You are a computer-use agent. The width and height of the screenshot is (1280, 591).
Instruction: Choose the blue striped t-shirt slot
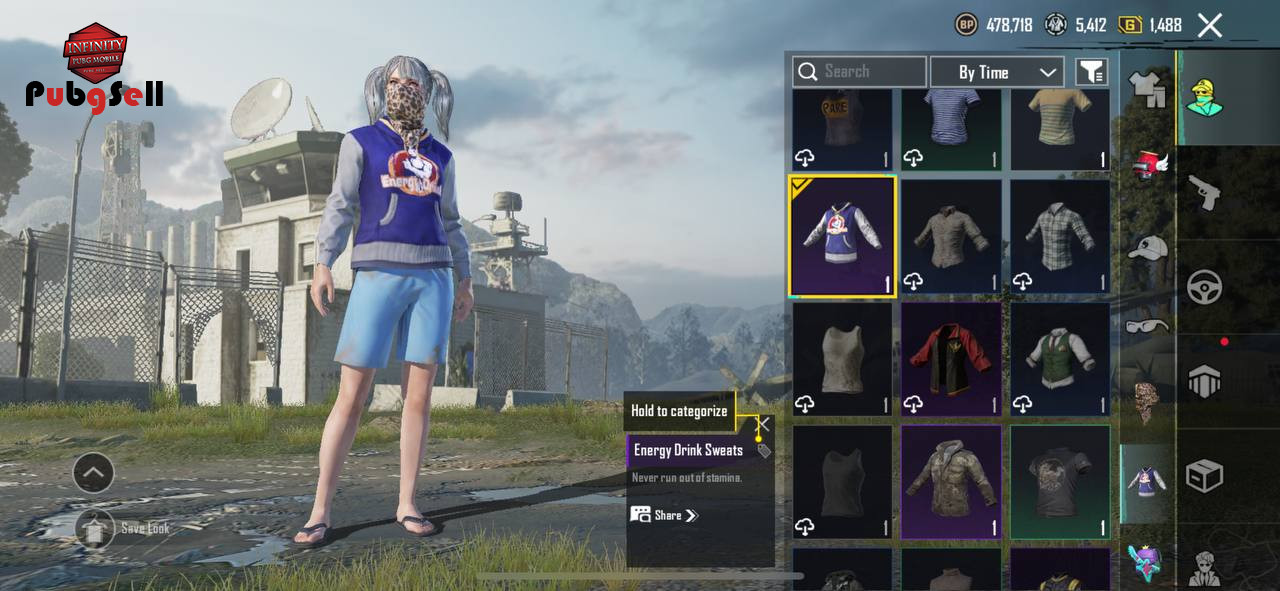[951, 125]
